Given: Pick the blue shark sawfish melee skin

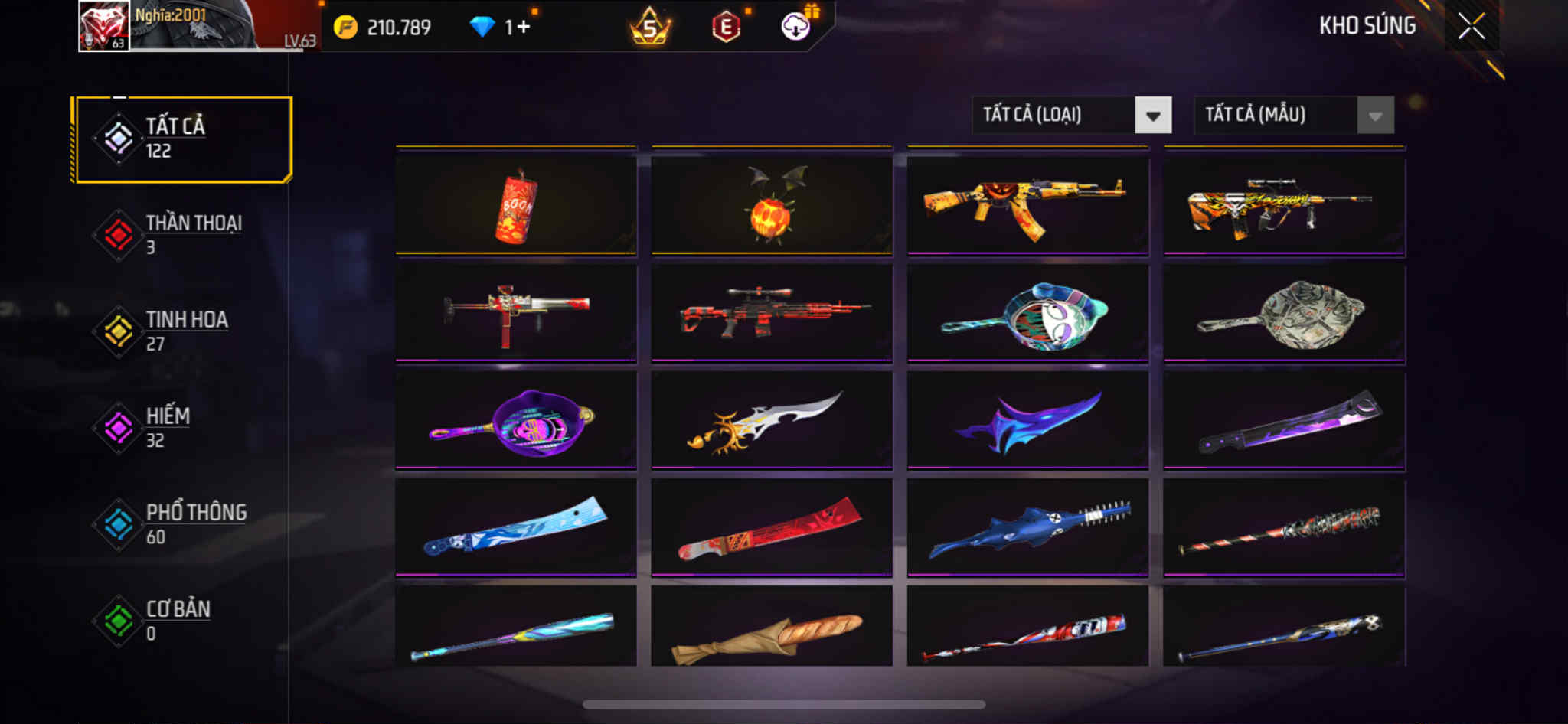Looking at the screenshot, I should point(1027,528).
